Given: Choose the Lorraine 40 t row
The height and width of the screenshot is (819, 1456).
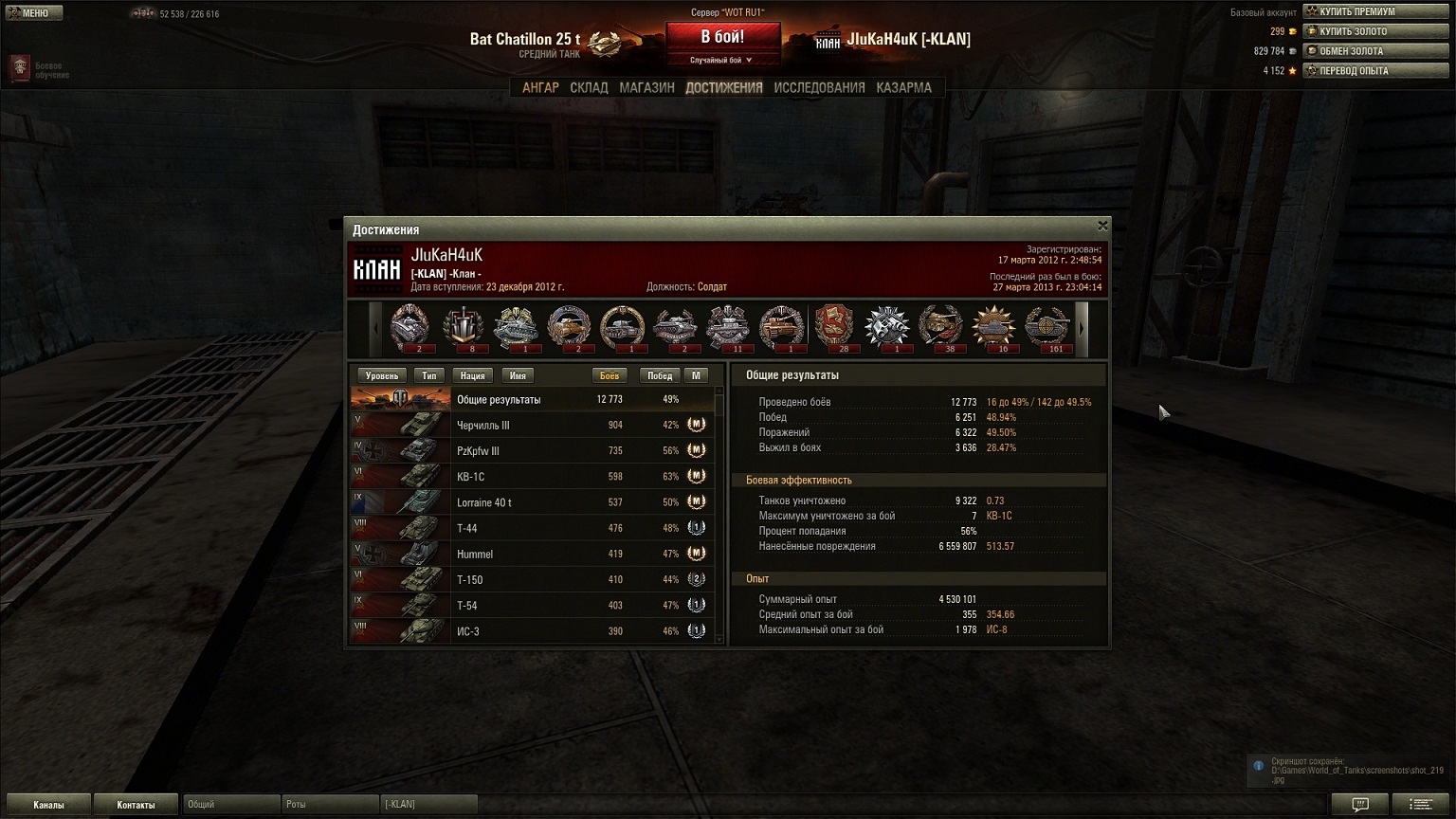Looking at the screenshot, I should pyautogui.click(x=531, y=502).
